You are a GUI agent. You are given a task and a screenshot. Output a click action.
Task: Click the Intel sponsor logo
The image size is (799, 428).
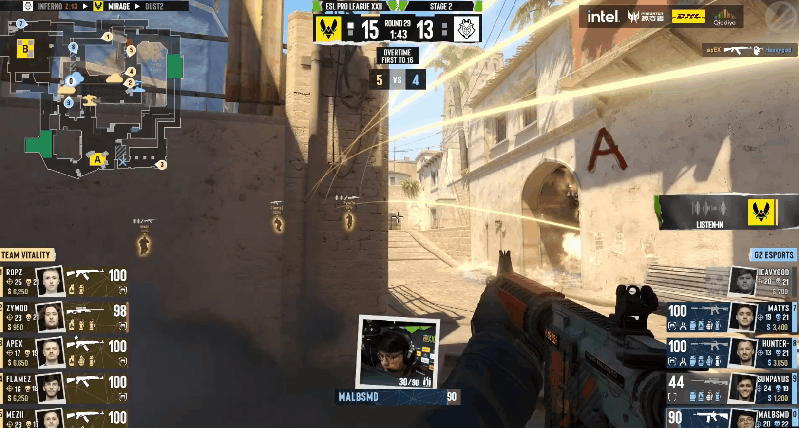point(603,17)
